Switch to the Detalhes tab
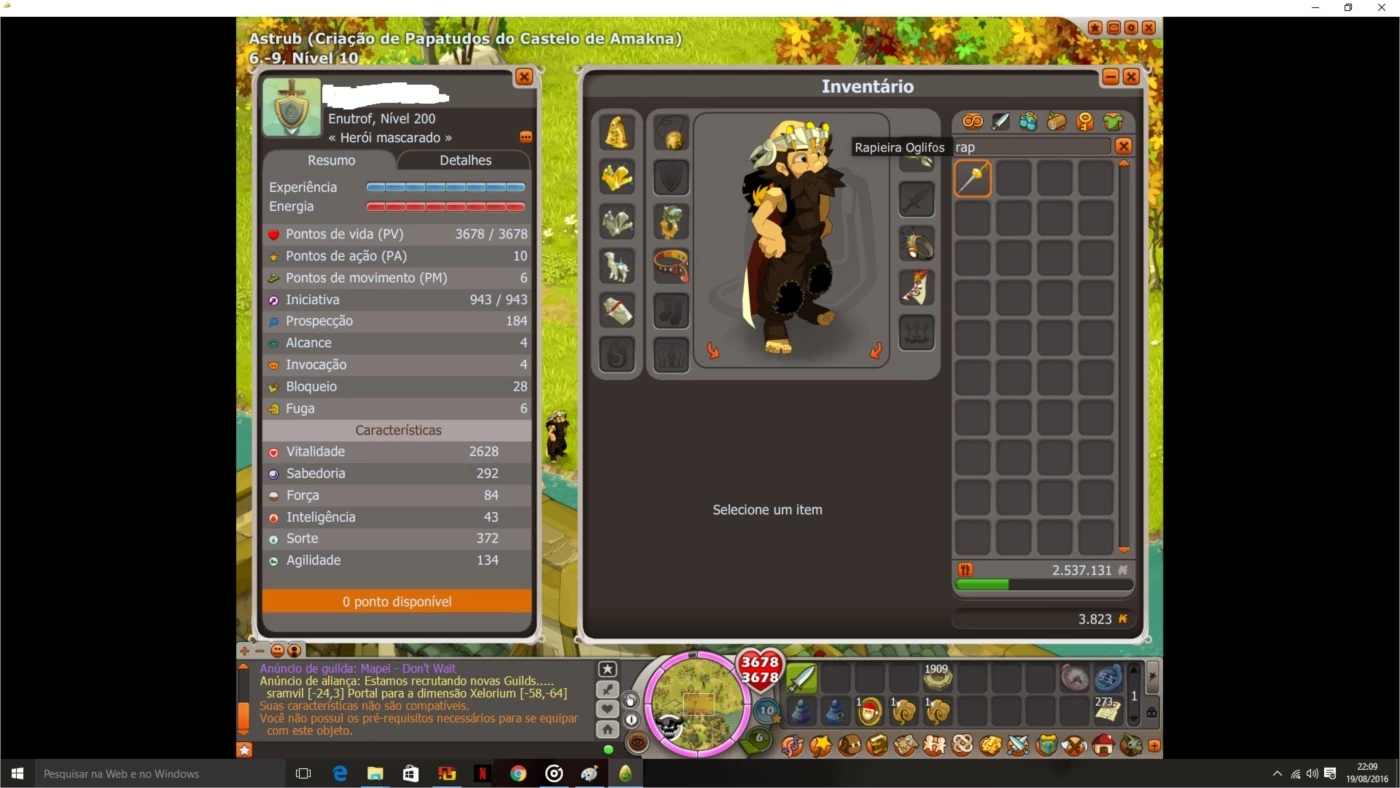This screenshot has height=788, width=1400. 464,160
